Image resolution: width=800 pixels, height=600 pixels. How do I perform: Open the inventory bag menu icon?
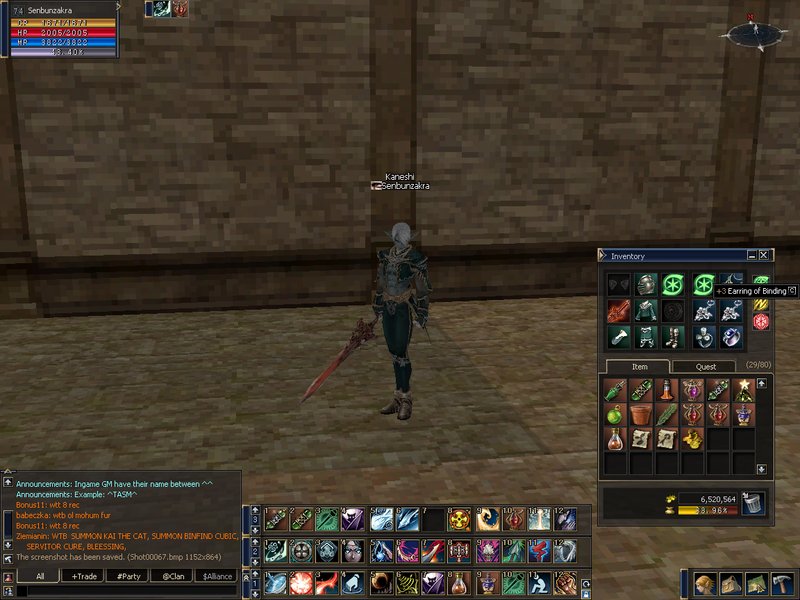point(731,584)
